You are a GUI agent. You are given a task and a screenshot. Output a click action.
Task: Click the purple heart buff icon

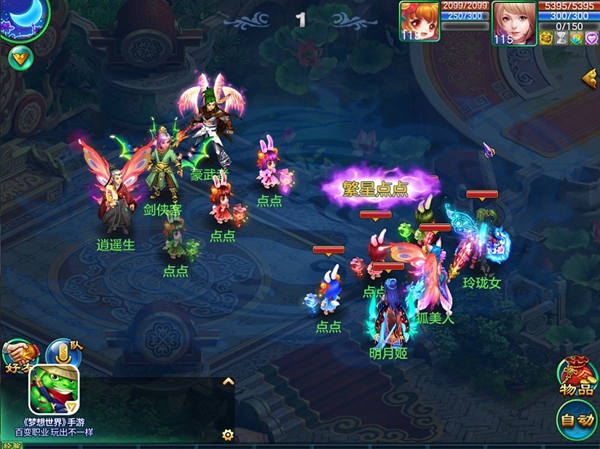590,38
